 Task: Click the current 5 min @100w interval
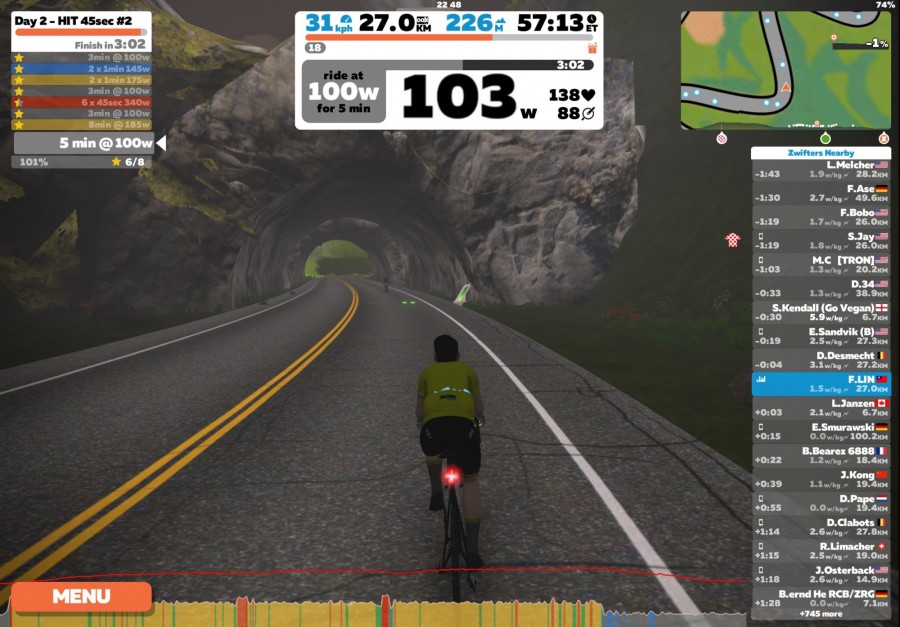pyautogui.click(x=86, y=143)
